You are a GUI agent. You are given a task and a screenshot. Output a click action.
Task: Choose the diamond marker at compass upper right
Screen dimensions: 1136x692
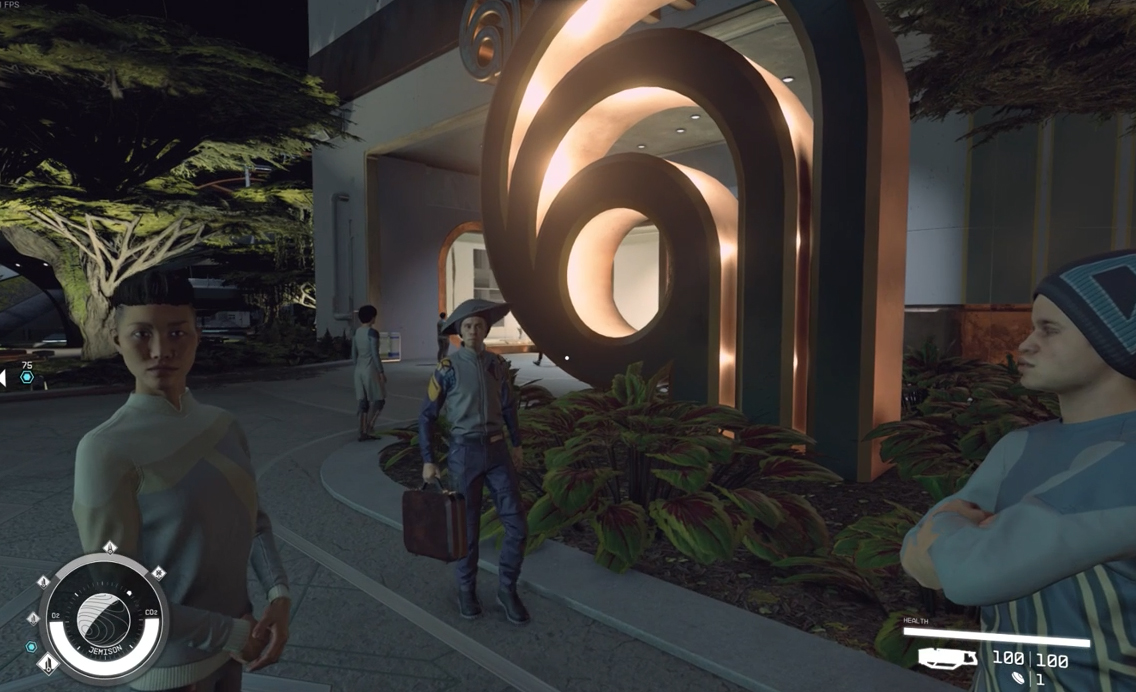(158, 573)
